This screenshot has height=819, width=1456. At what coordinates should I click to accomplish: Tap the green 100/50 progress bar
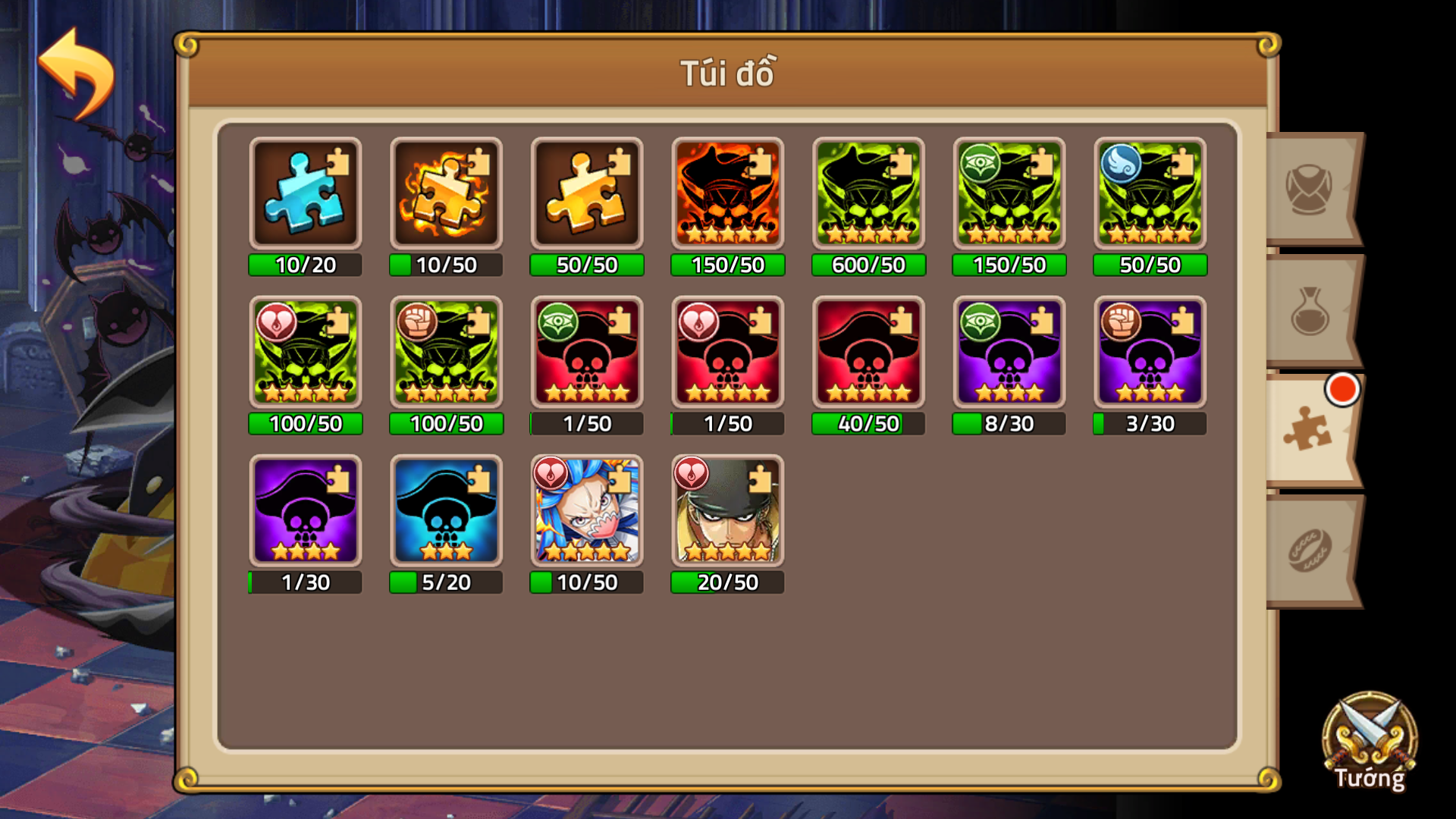click(305, 425)
